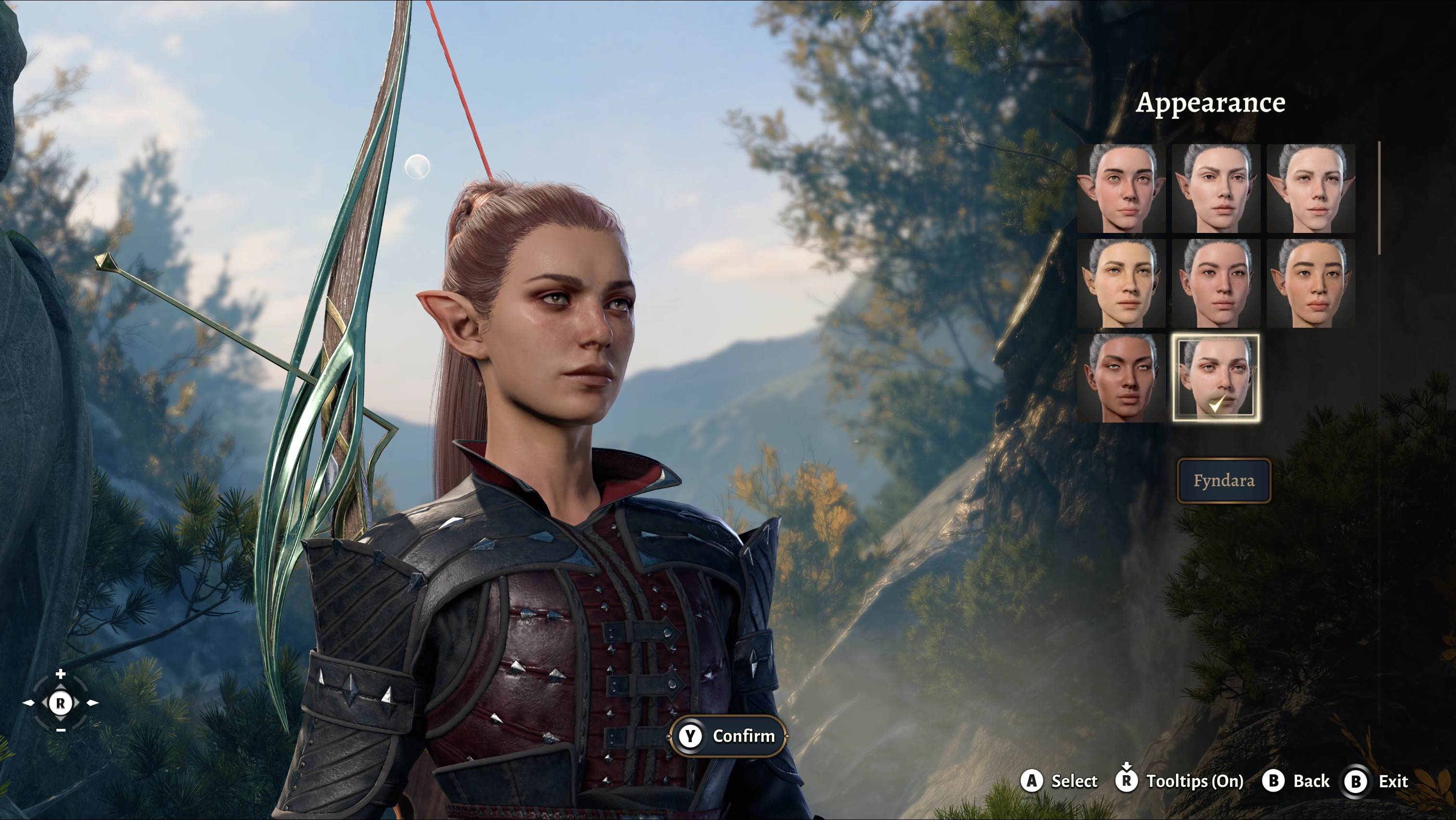Select the rosy-cheeked face with dark brows
The height and width of the screenshot is (820, 1456).
coord(1121,188)
